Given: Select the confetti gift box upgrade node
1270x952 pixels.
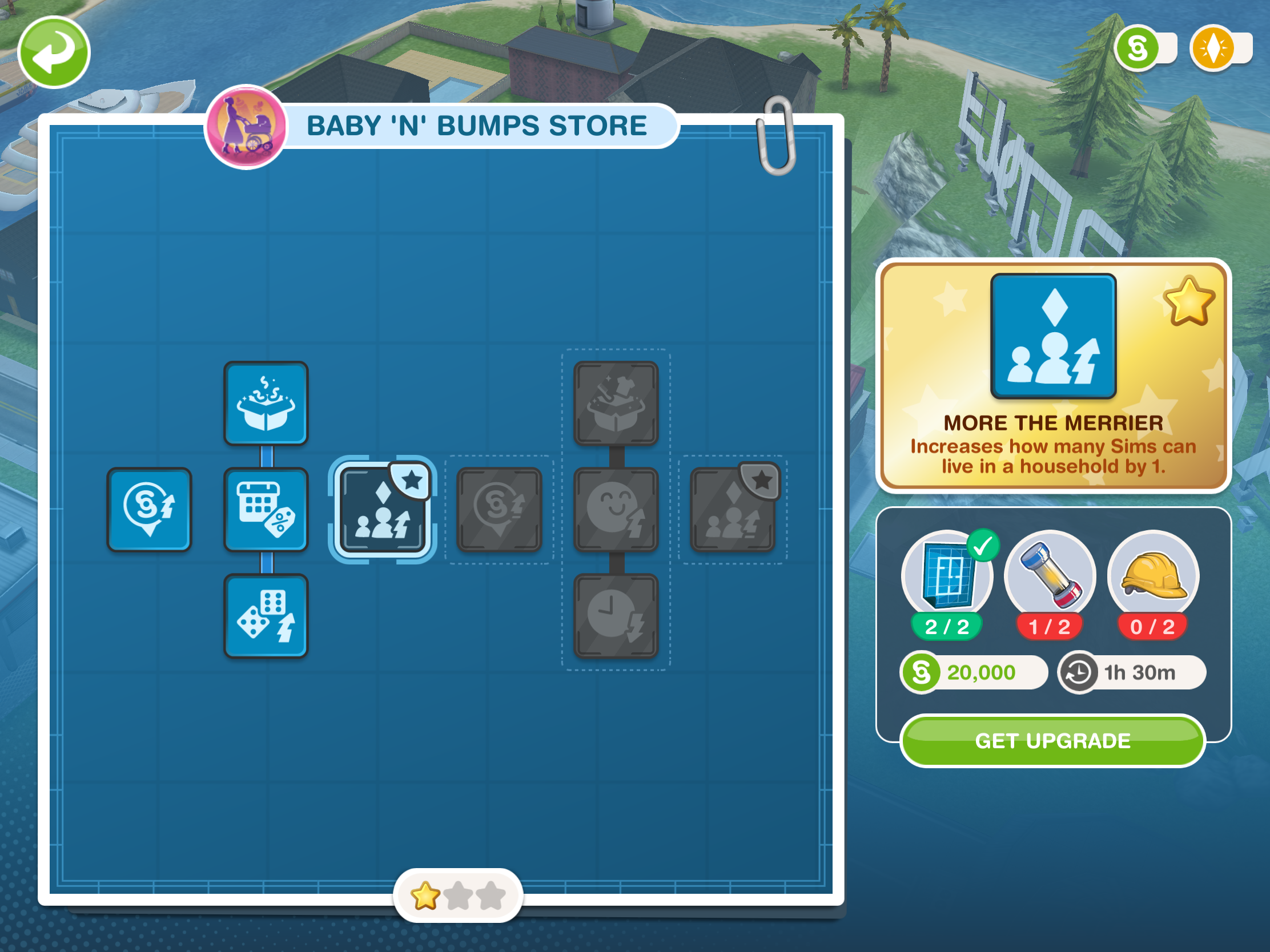Looking at the screenshot, I should click(x=266, y=404).
